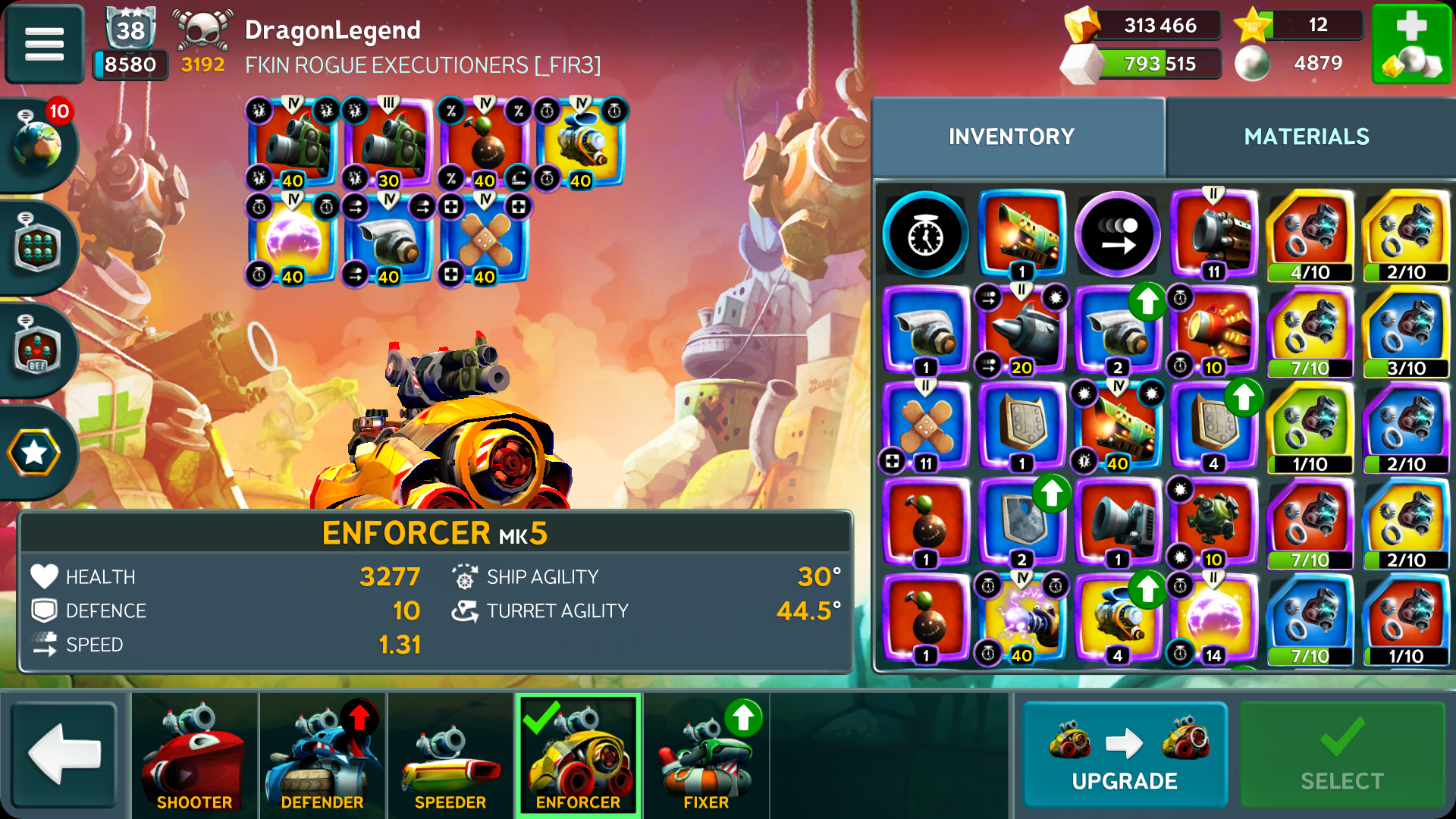Viewport: 1456px width, 819px height.
Task: Pick the Speeder ship
Action: [450, 756]
